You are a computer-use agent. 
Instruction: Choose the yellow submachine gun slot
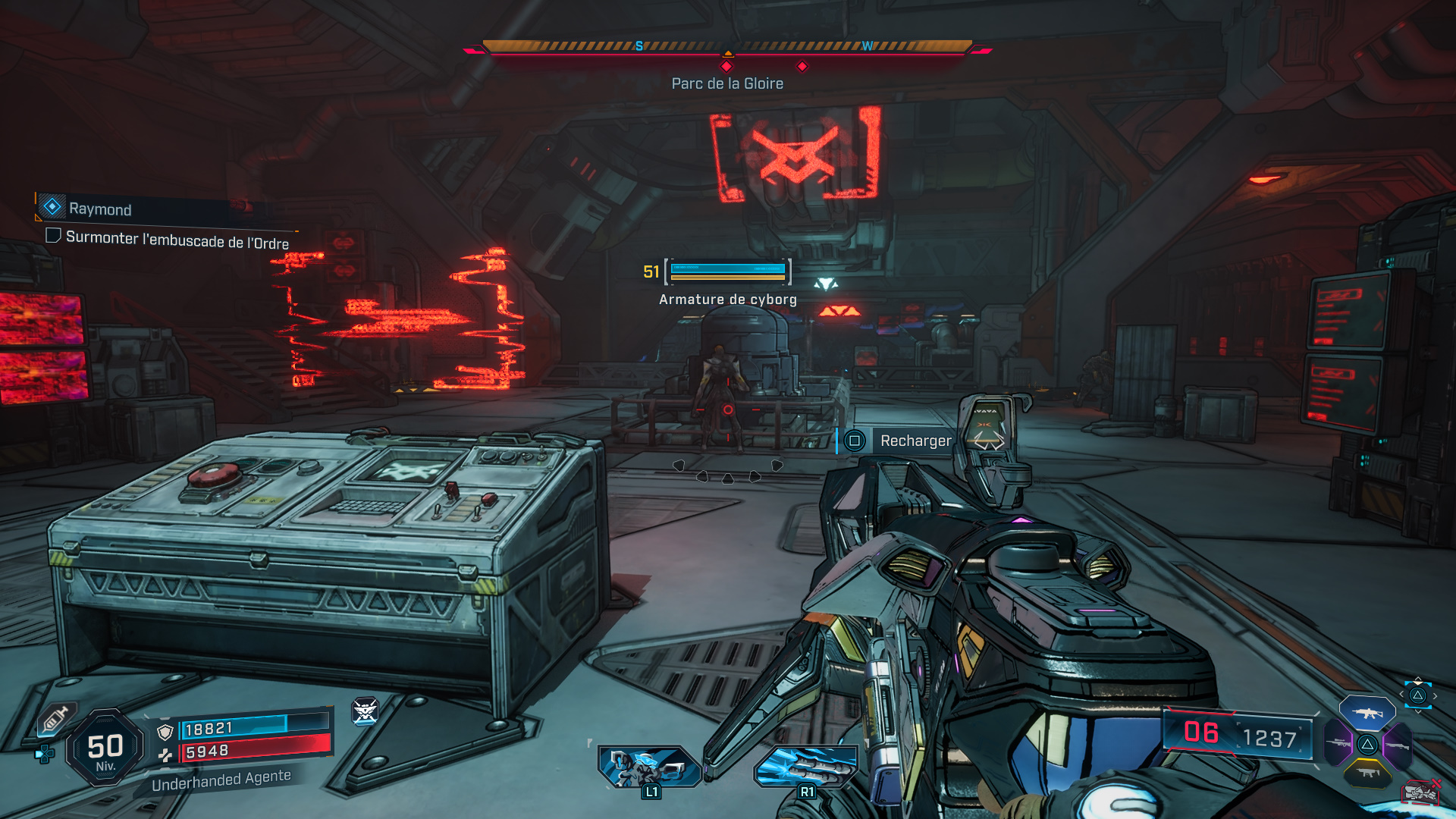point(1367,773)
